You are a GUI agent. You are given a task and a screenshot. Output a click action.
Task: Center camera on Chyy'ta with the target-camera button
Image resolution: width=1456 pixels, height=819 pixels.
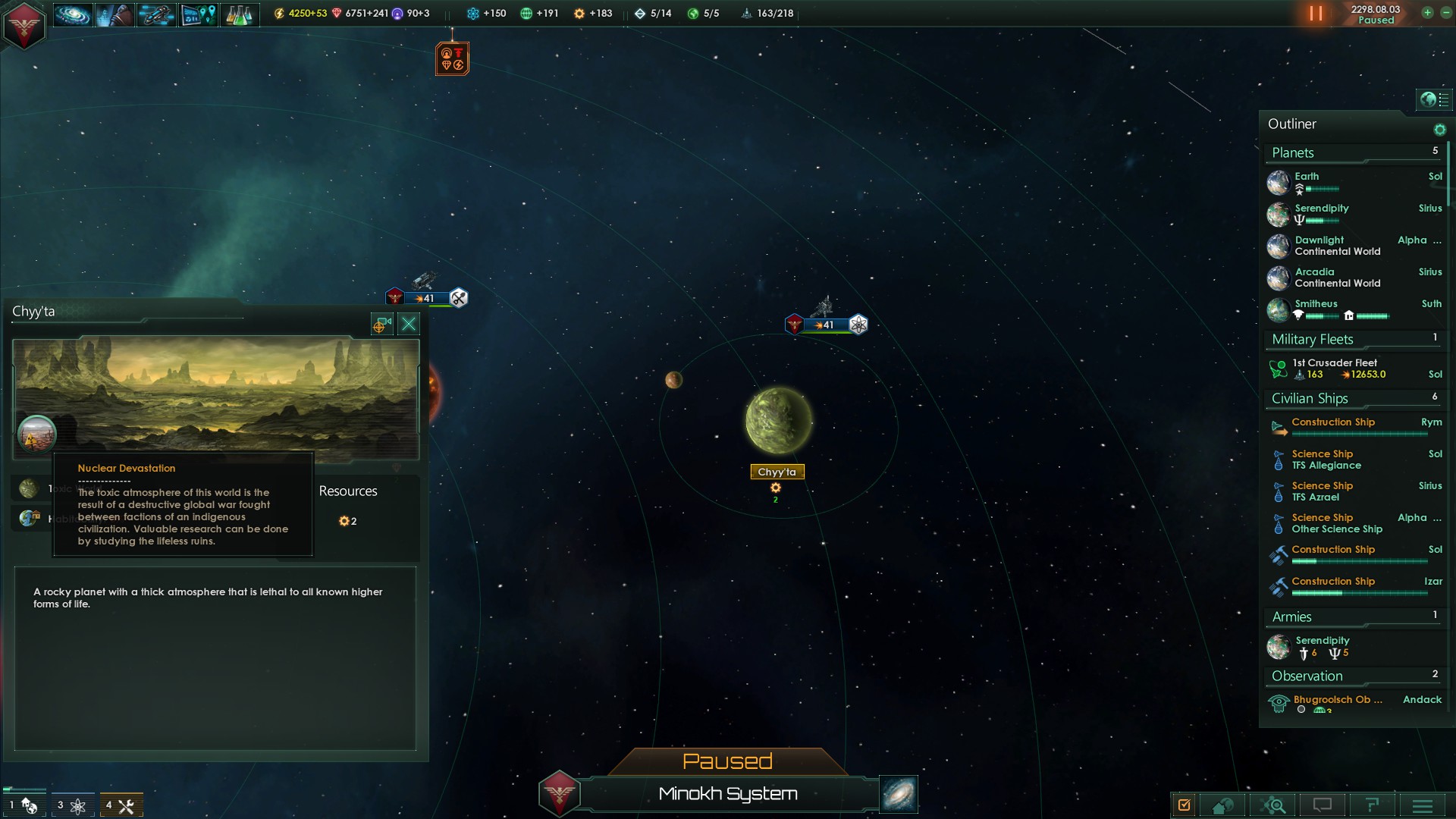click(381, 325)
